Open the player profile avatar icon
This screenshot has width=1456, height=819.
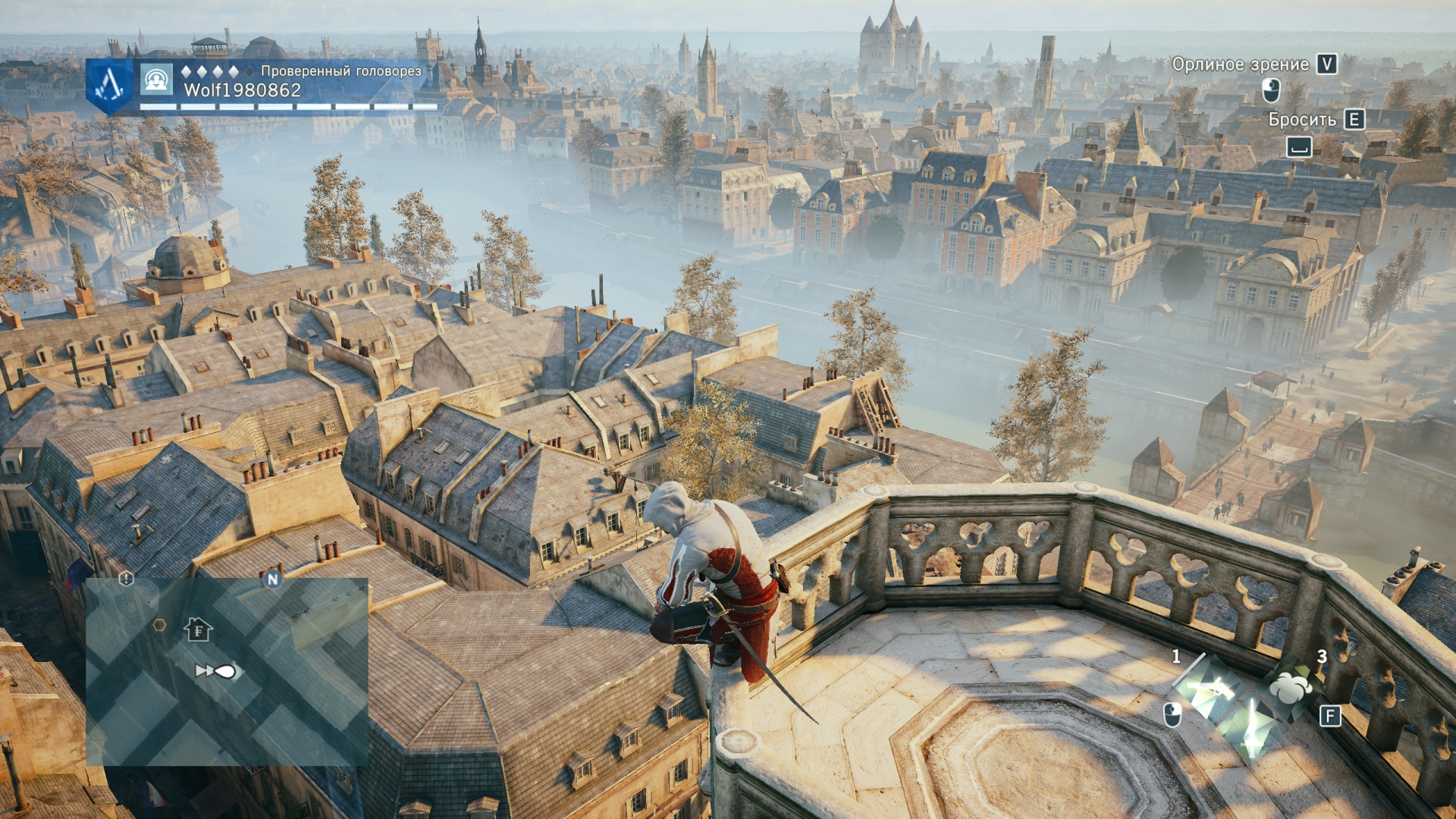[x=156, y=79]
